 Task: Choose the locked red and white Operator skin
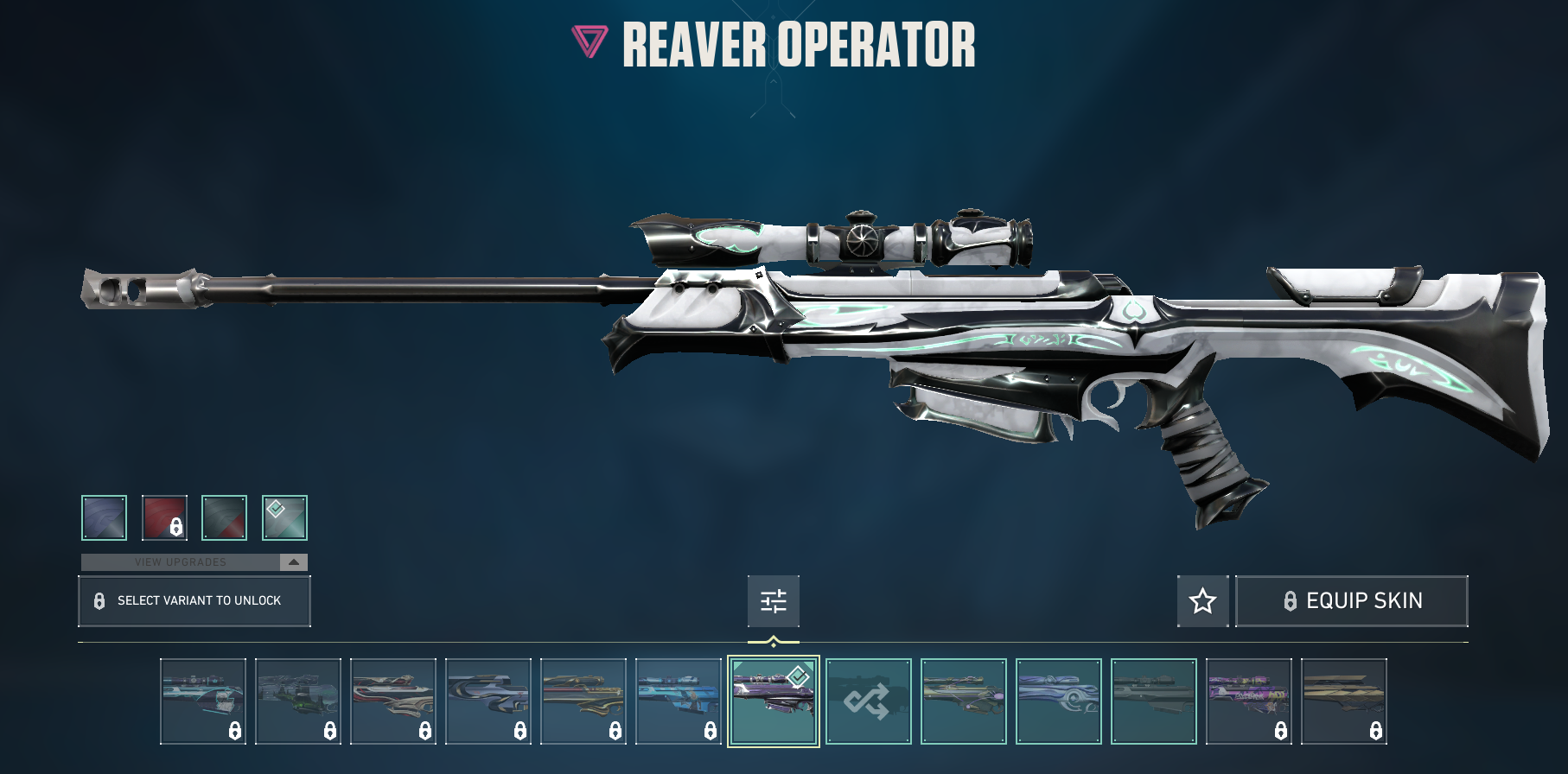392,701
